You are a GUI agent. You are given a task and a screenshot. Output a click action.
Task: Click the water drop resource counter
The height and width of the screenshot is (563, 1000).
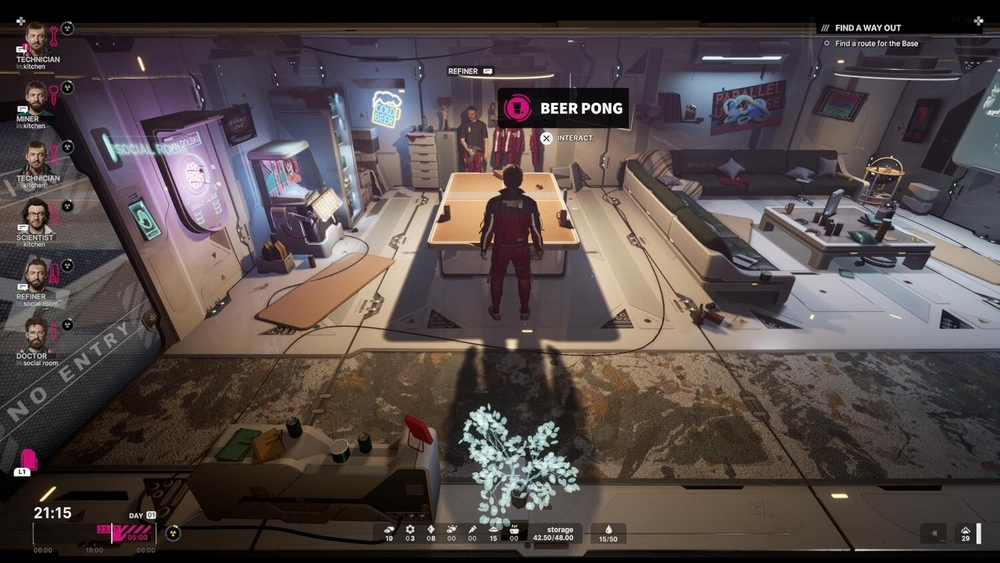coord(609,534)
